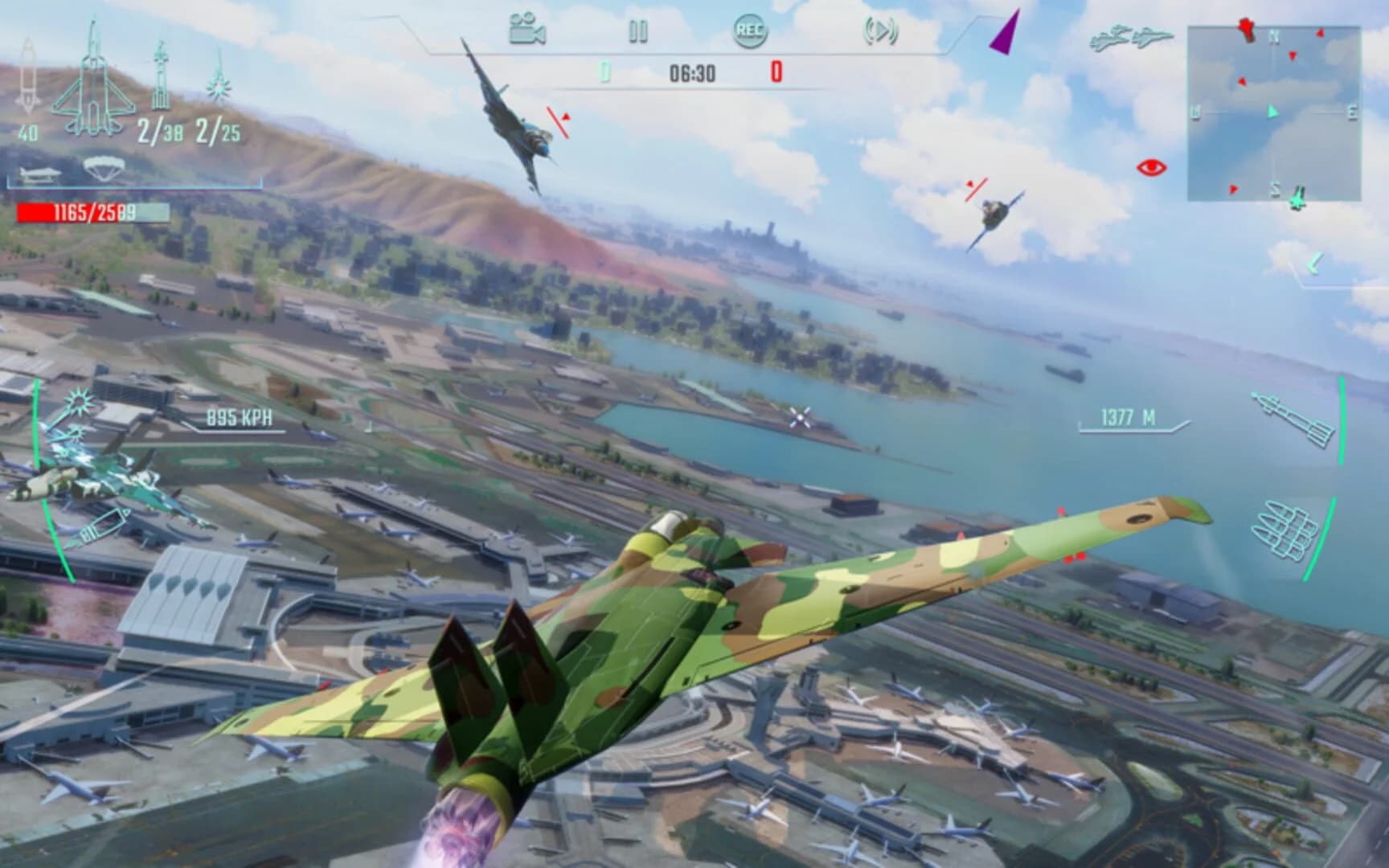Click the seaplane support icon
1389x868 pixels.
coord(39,173)
